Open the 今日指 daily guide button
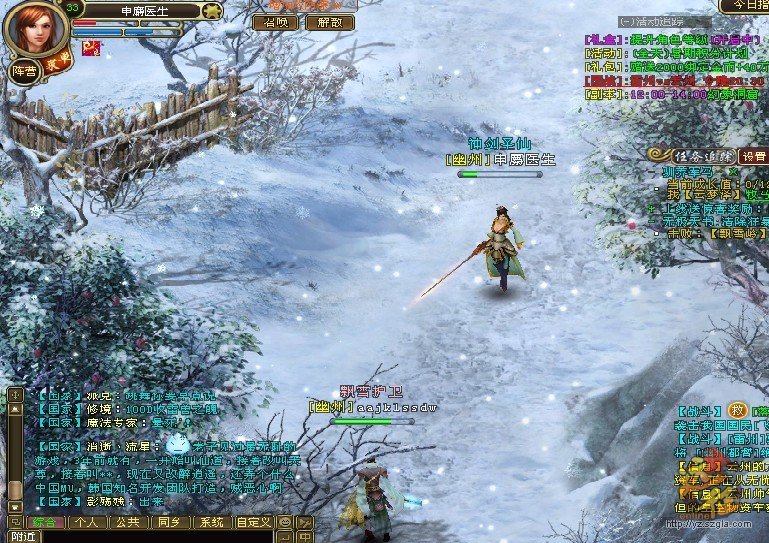This screenshot has width=769, height=543. (x=744, y=5)
